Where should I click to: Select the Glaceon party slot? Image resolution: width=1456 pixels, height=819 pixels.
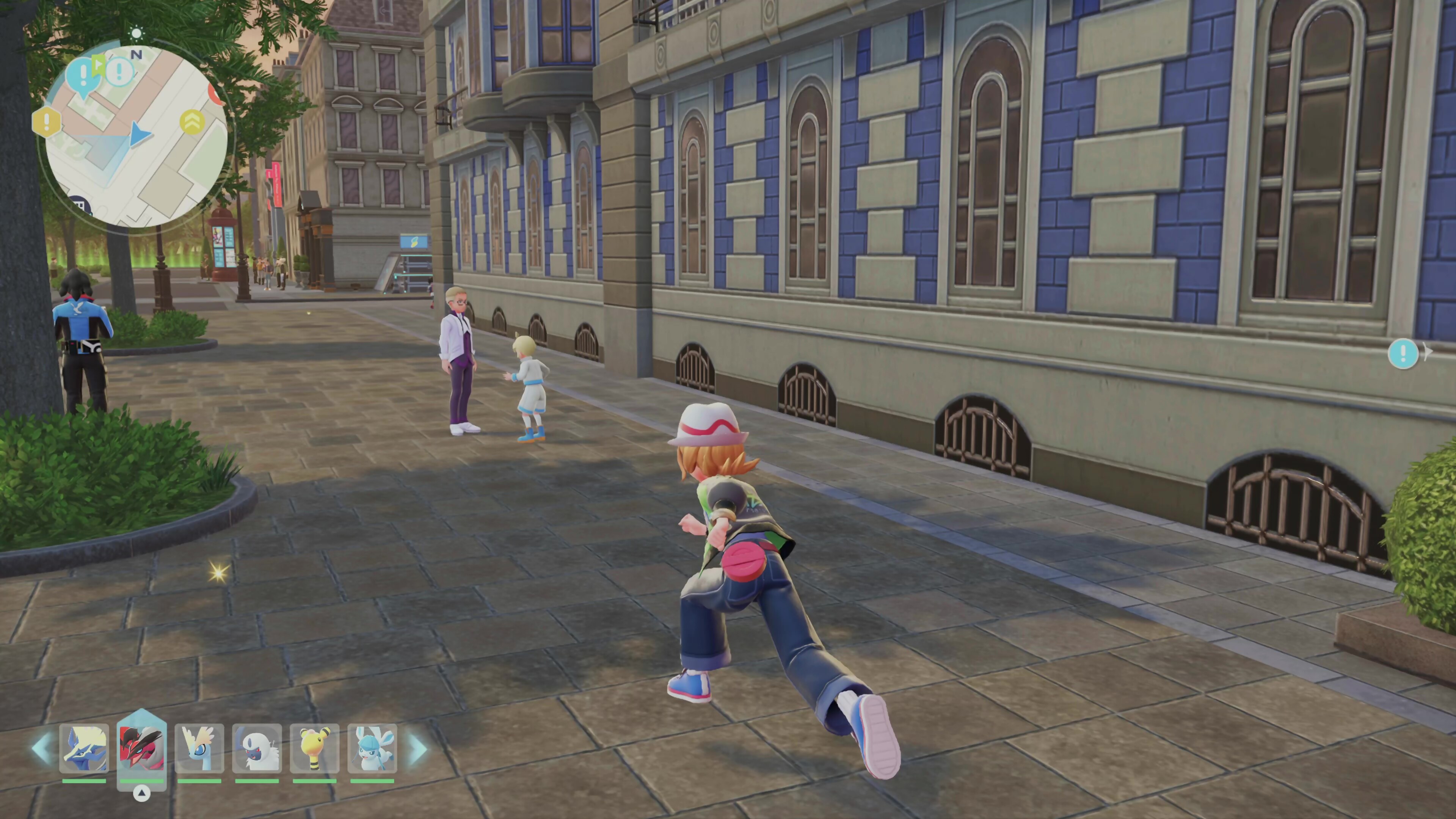(x=372, y=748)
